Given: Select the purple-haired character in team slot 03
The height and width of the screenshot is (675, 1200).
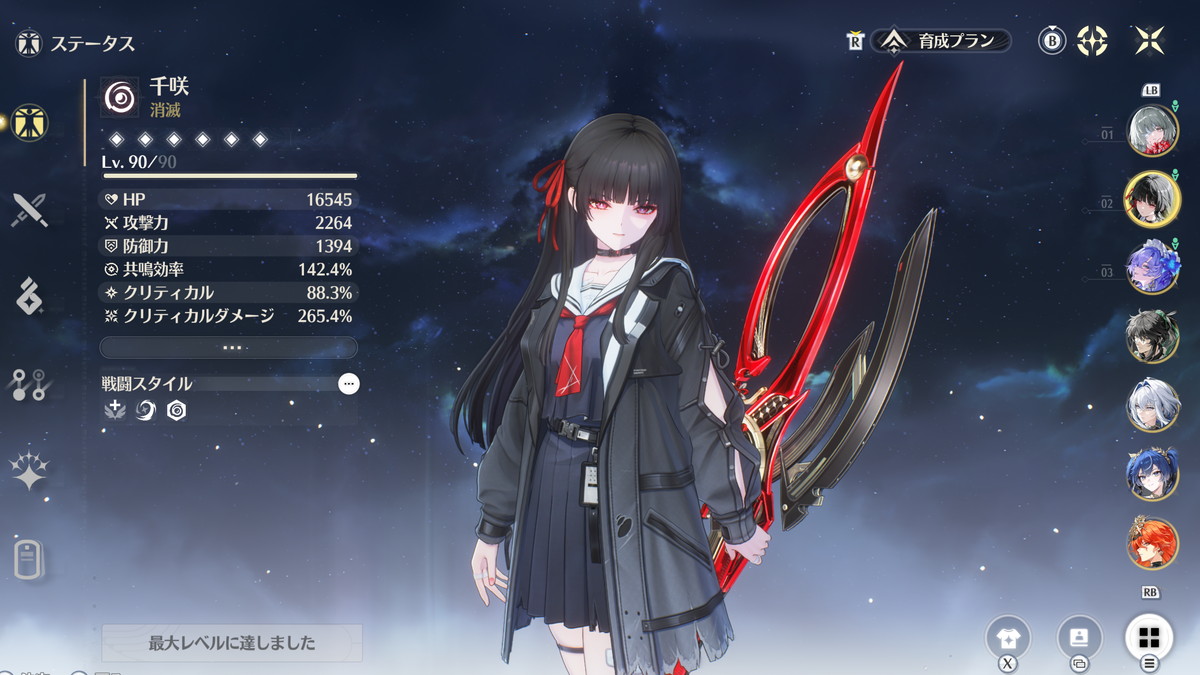Looking at the screenshot, I should coord(1152,268).
